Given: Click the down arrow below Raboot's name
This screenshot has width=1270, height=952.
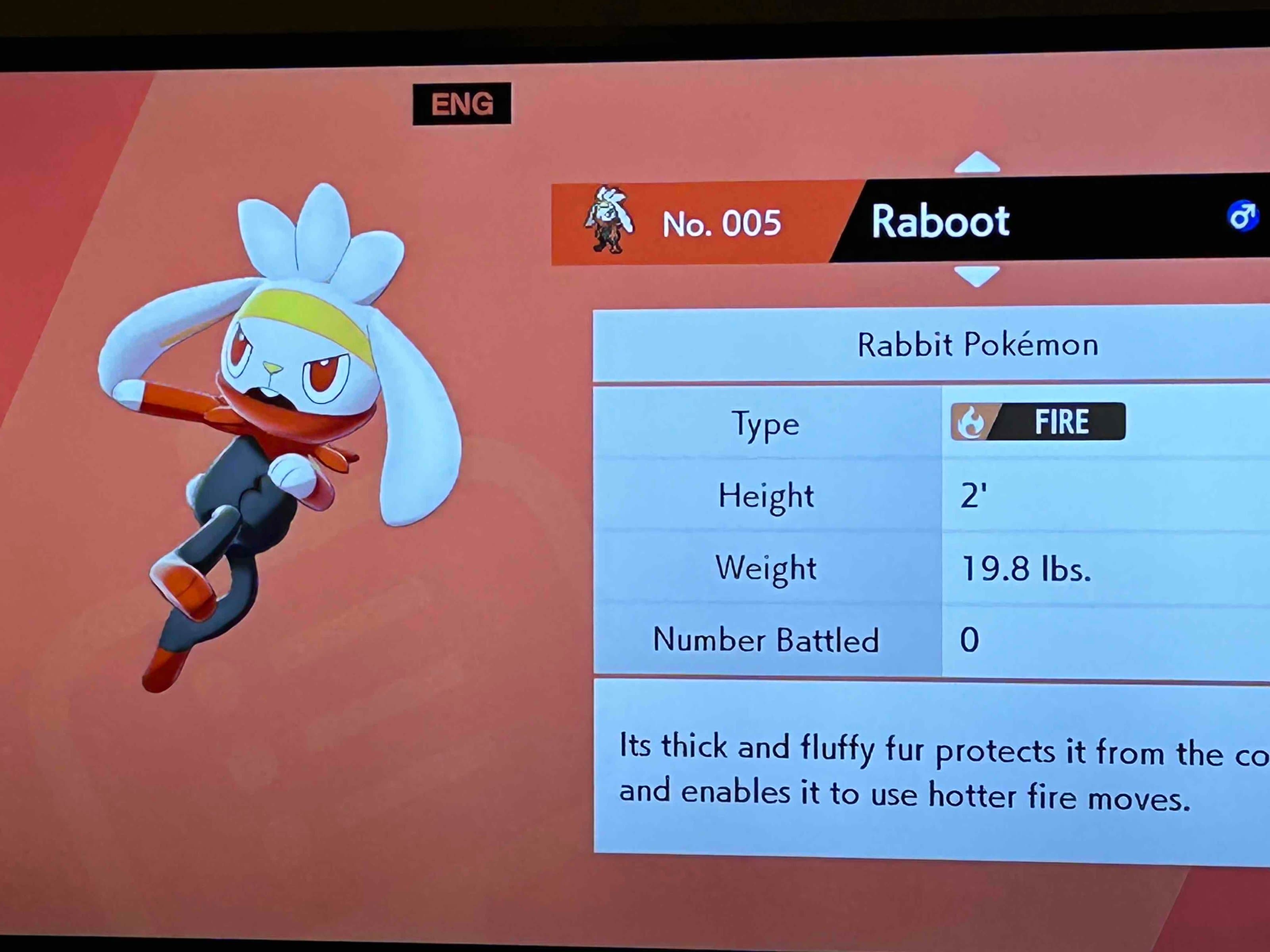Looking at the screenshot, I should 977,275.
